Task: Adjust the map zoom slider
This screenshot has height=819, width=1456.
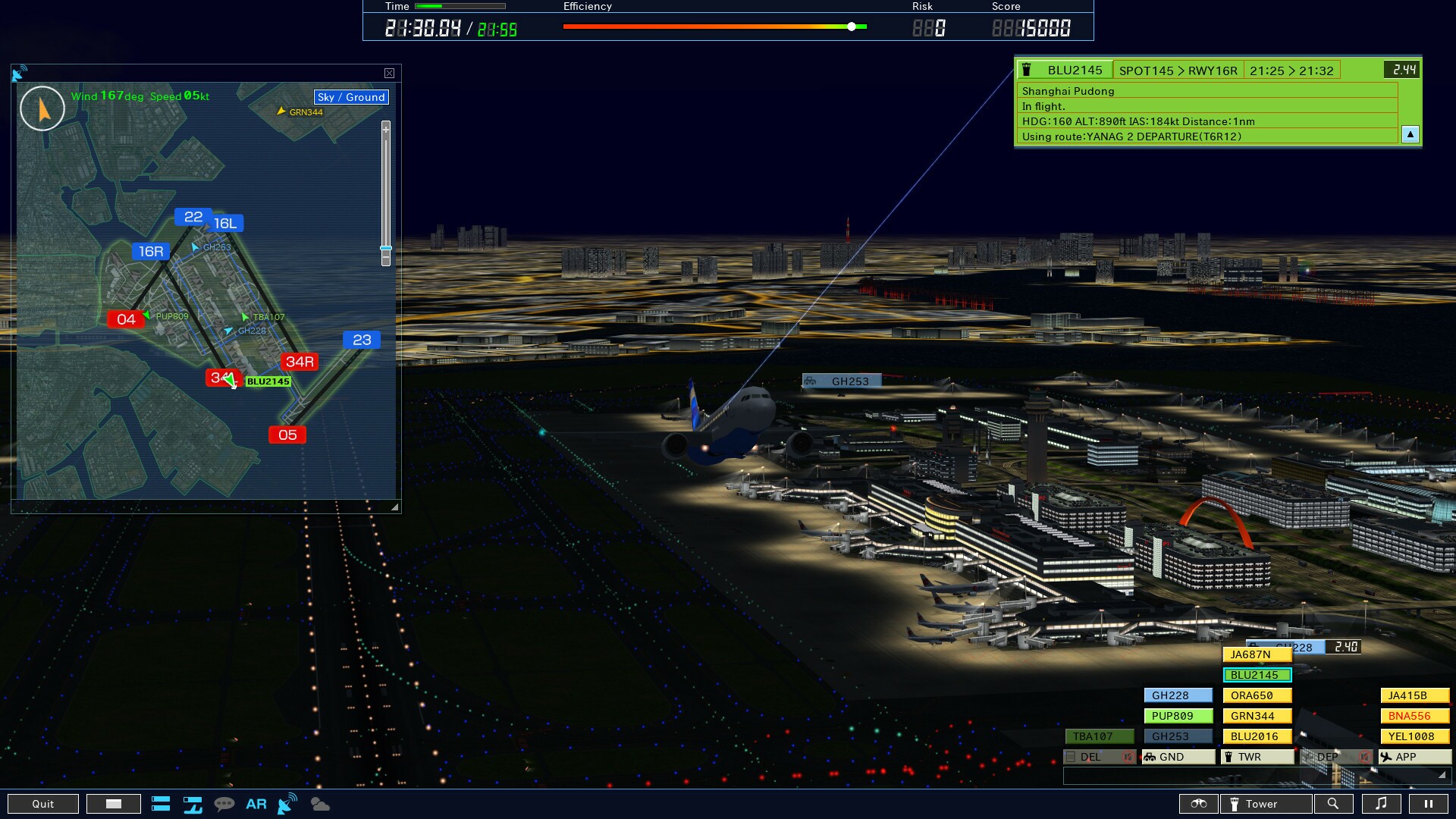Action: click(x=384, y=249)
